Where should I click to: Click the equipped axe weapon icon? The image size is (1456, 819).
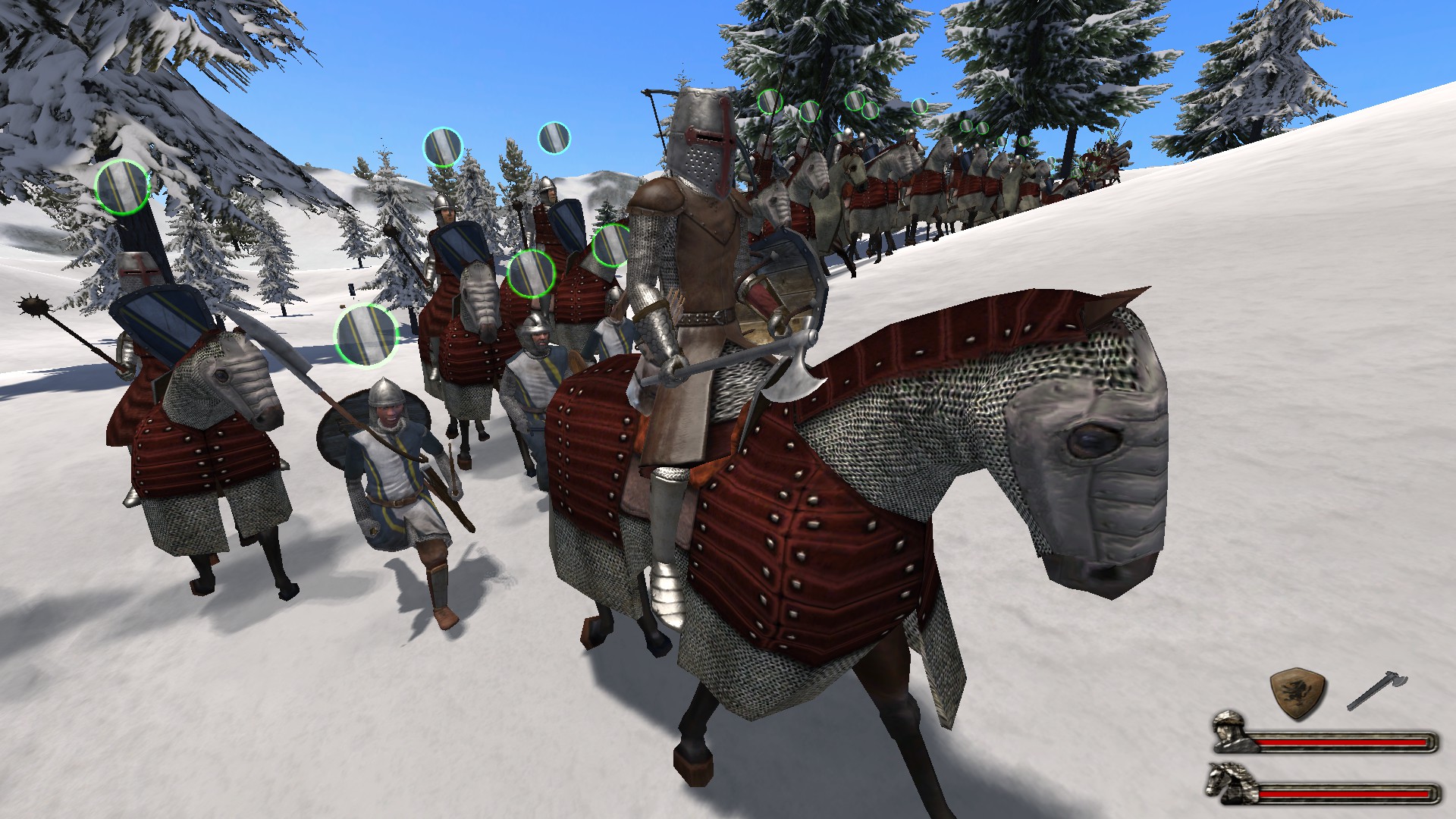(1376, 690)
